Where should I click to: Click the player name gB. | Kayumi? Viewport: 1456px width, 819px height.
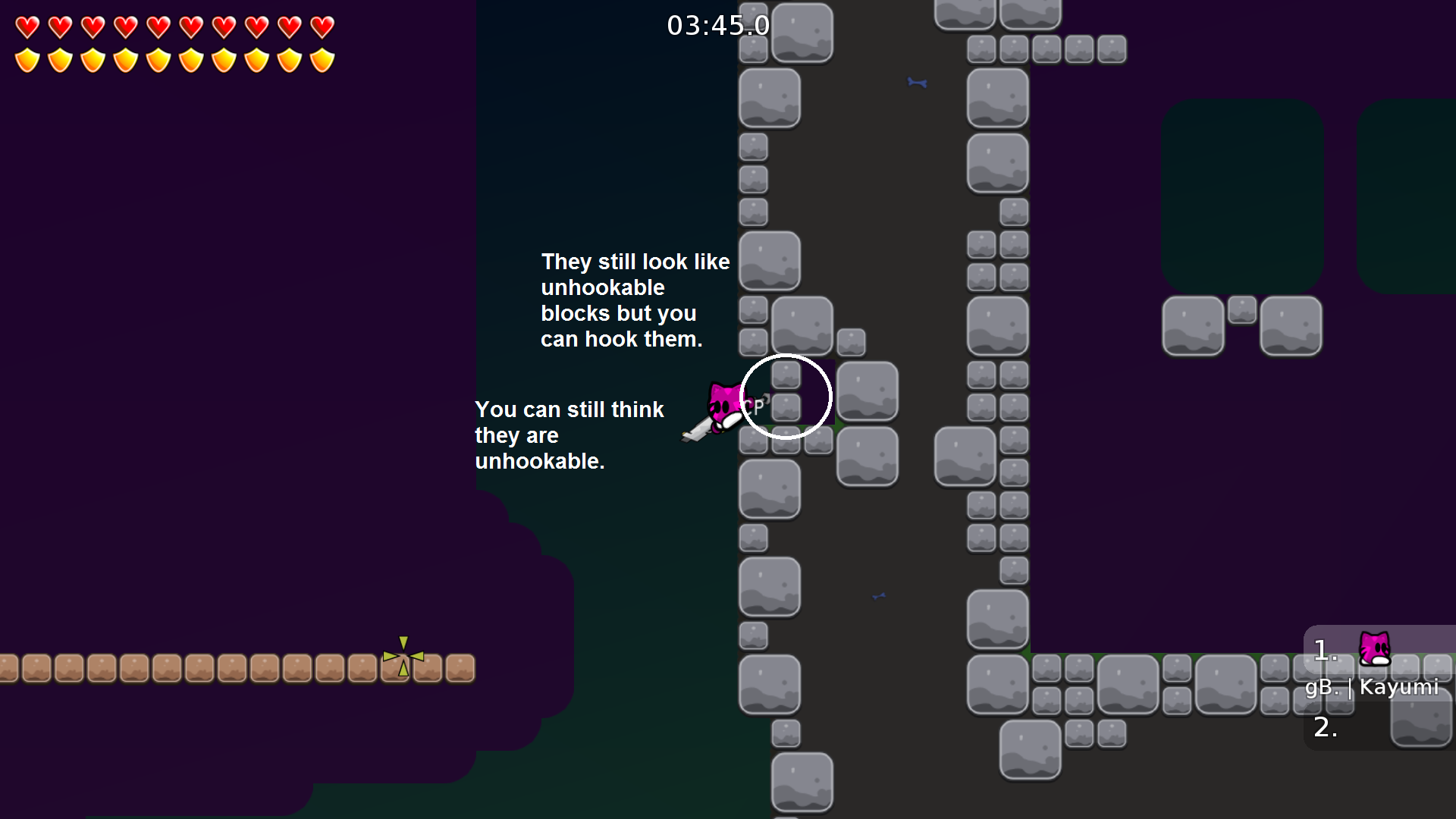1373,688
